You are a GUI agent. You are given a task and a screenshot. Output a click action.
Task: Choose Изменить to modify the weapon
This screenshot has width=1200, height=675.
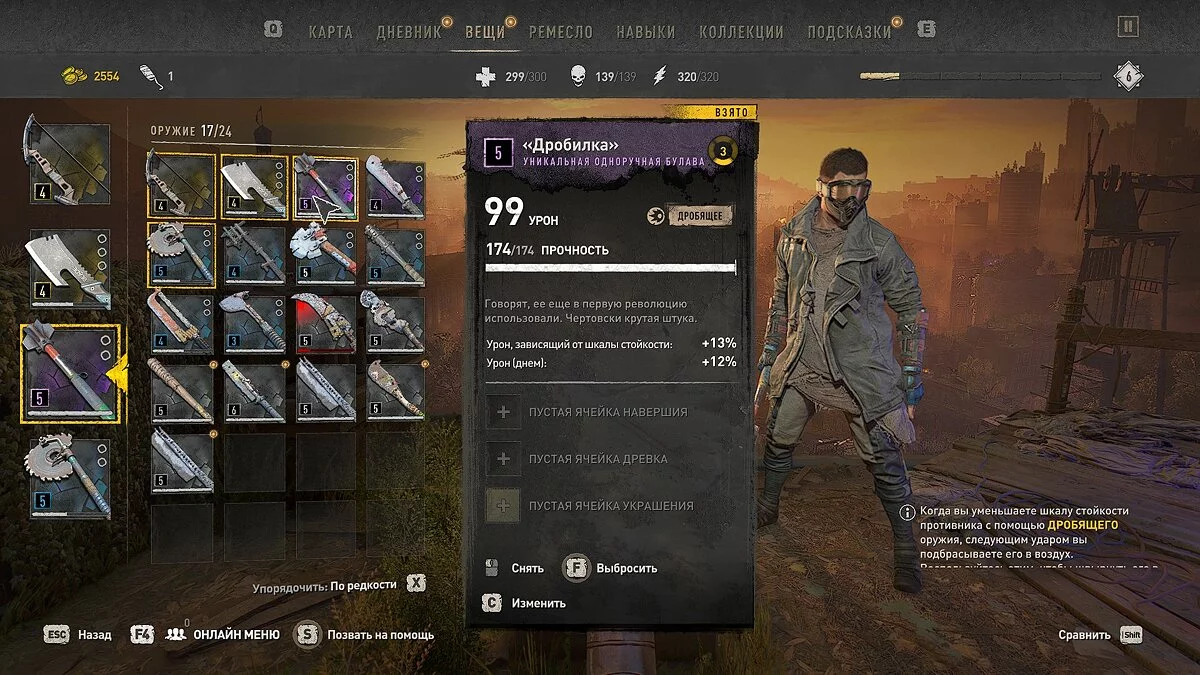click(x=538, y=603)
